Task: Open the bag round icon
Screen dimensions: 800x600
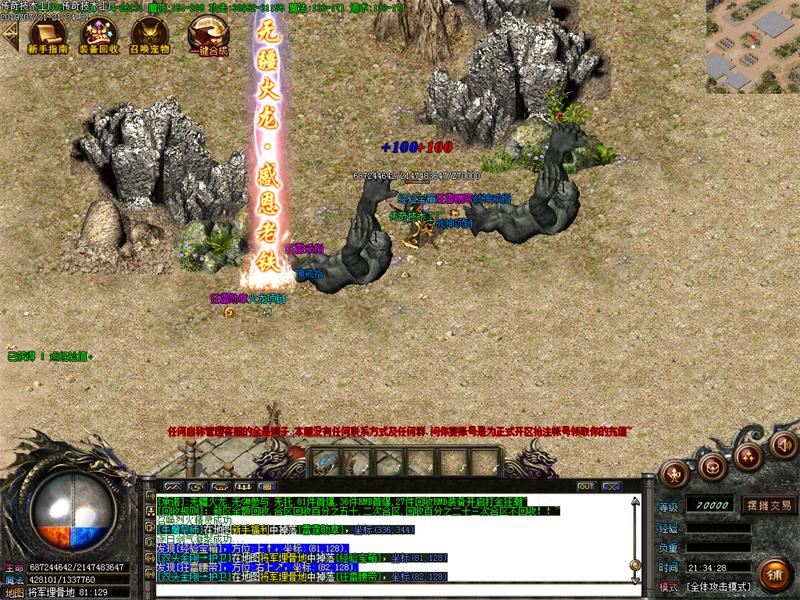Action: 713,464
